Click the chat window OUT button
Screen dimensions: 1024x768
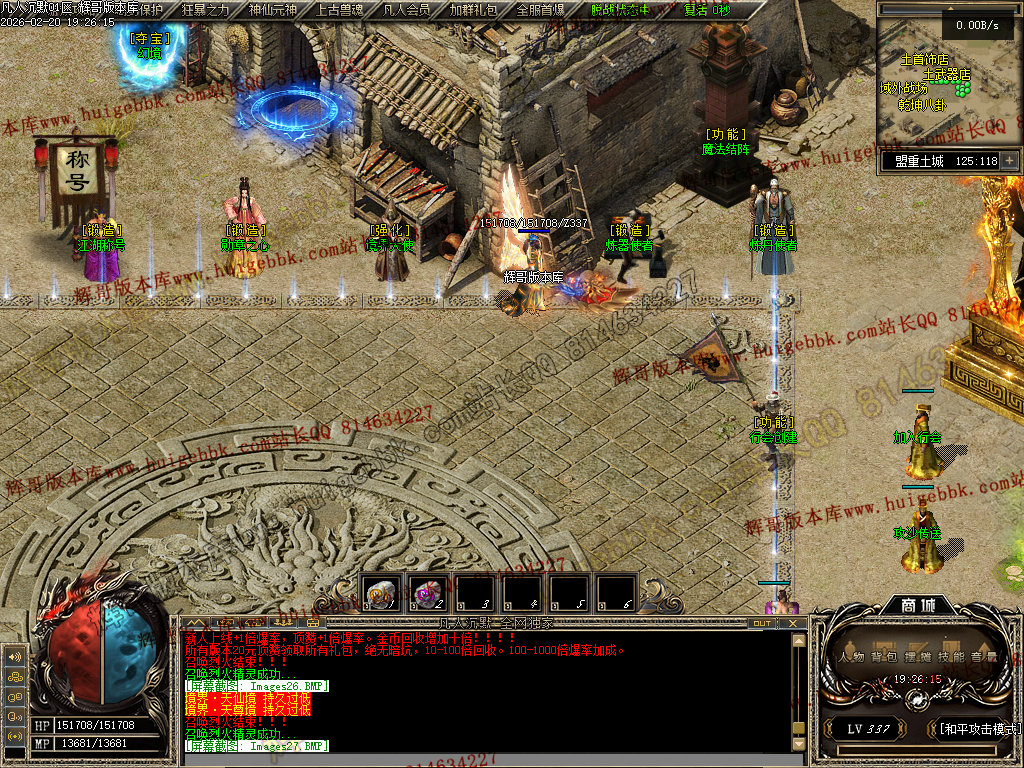[x=762, y=623]
